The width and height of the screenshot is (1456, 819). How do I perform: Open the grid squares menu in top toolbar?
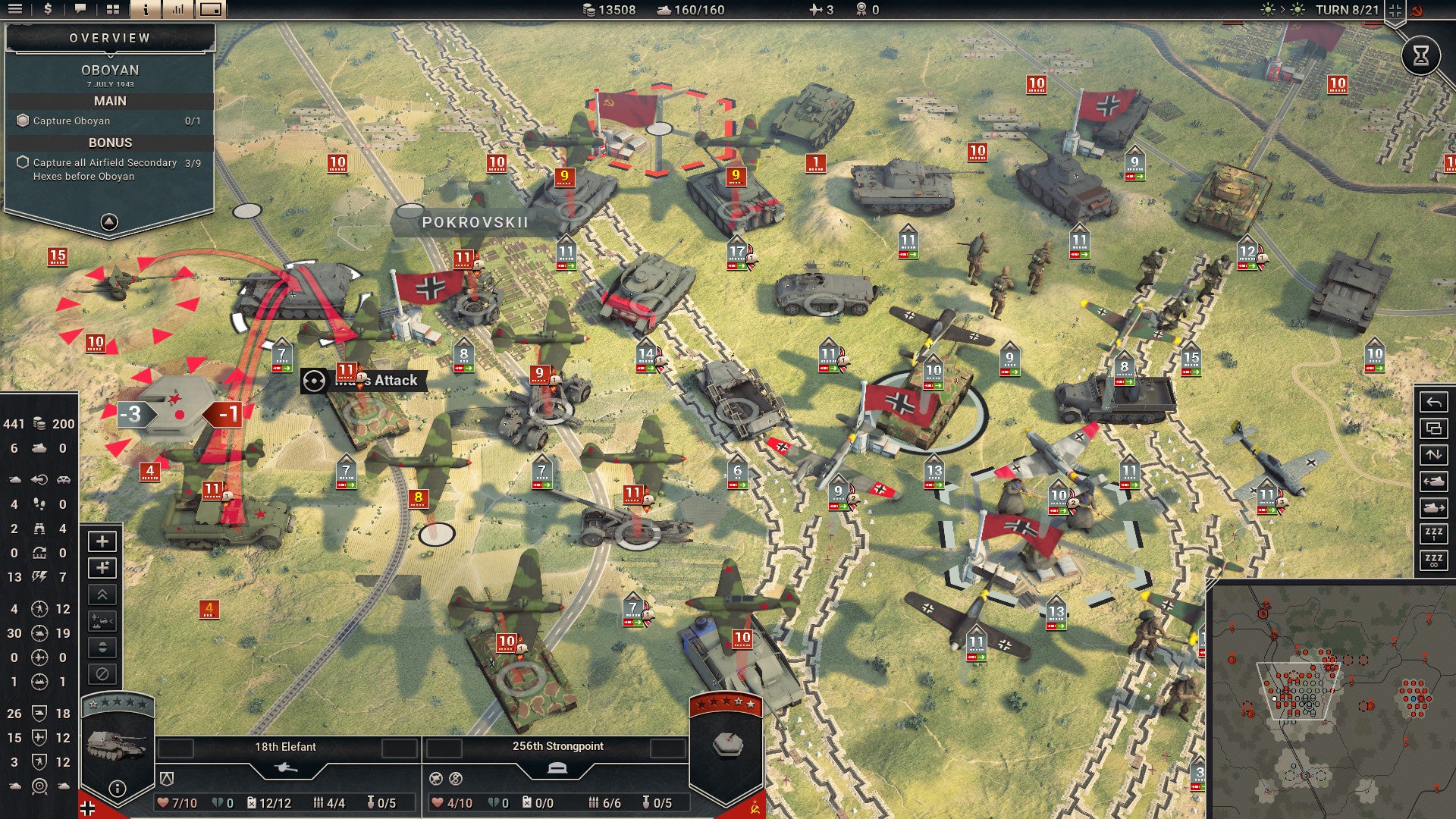click(x=113, y=10)
